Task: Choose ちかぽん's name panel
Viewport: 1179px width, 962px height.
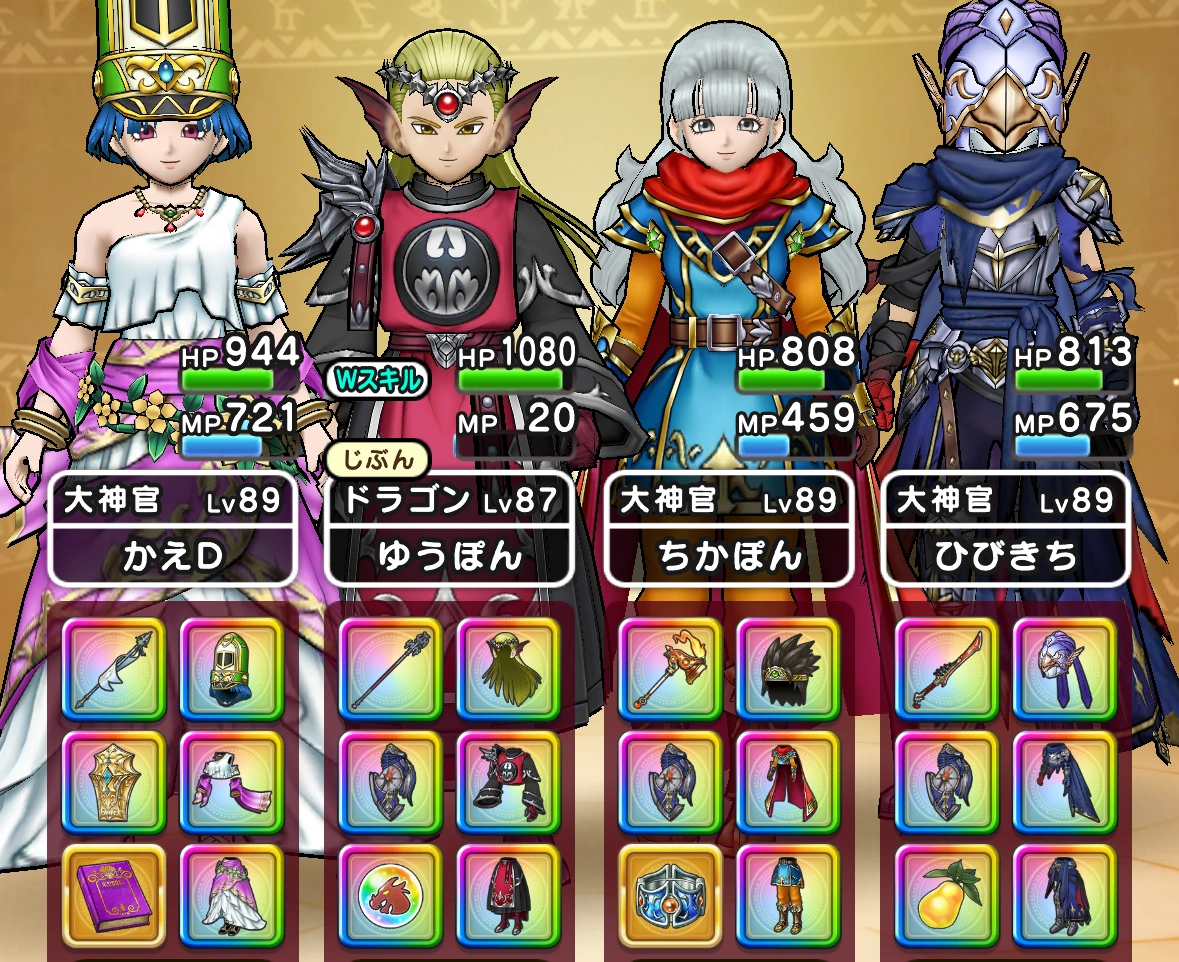Action: [x=729, y=529]
